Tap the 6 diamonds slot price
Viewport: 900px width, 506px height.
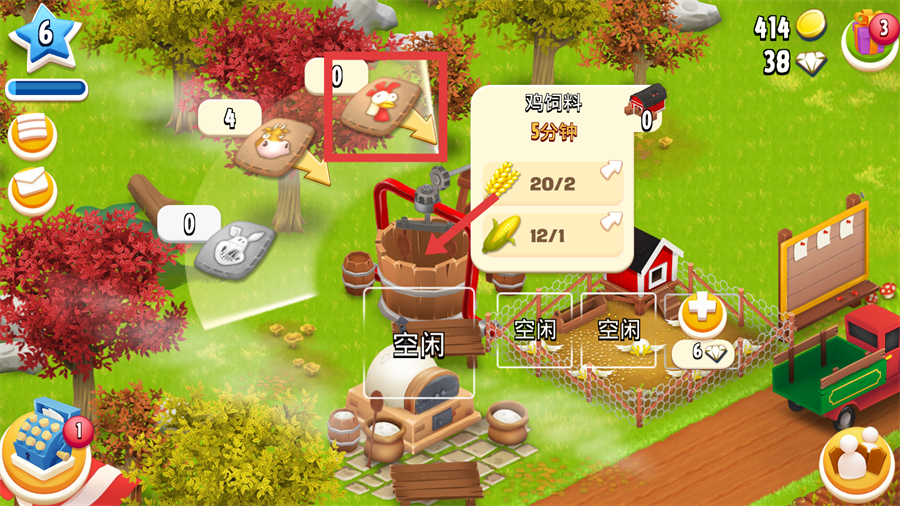tap(703, 352)
